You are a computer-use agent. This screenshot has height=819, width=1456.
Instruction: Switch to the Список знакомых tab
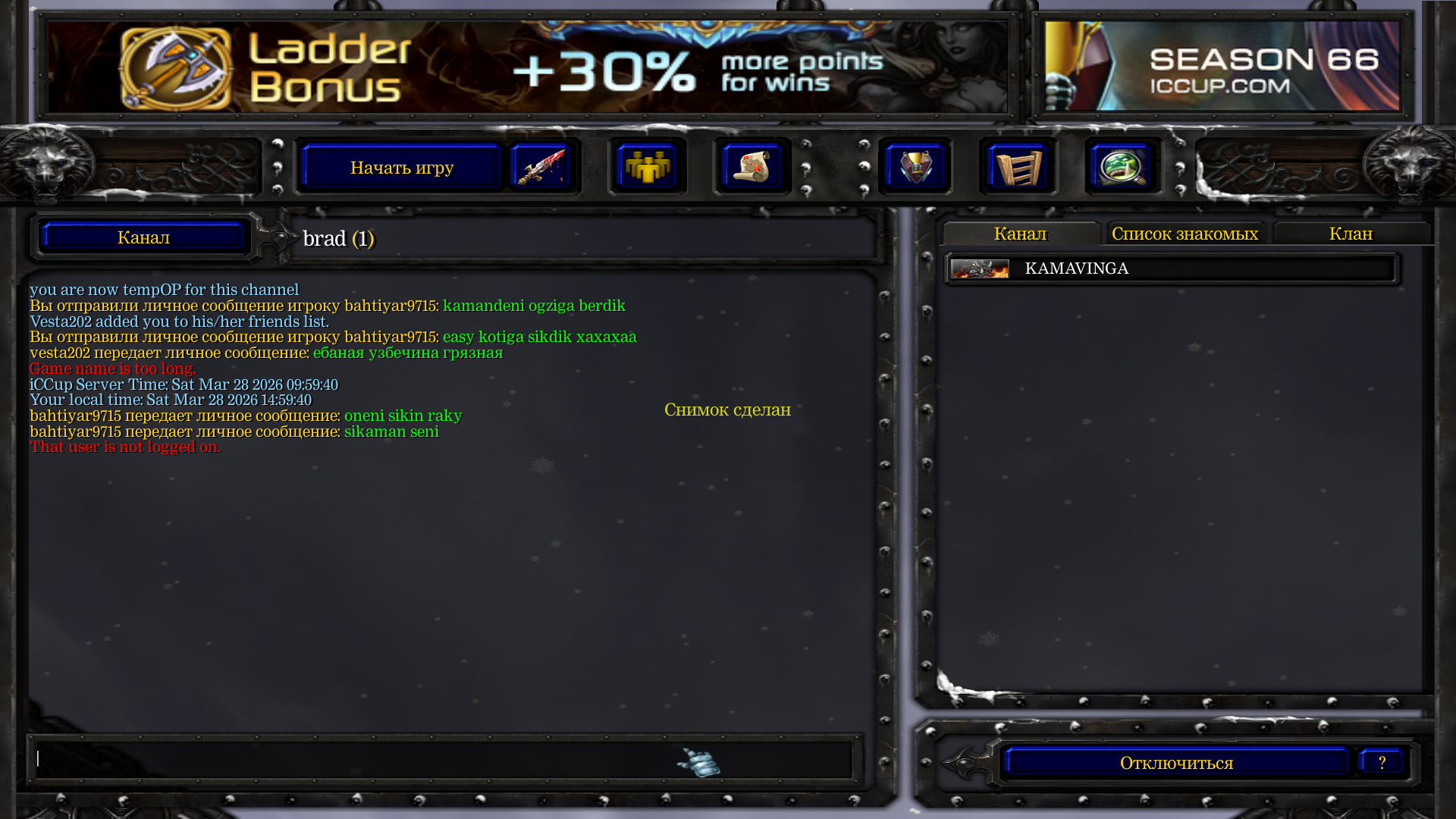[1185, 234]
